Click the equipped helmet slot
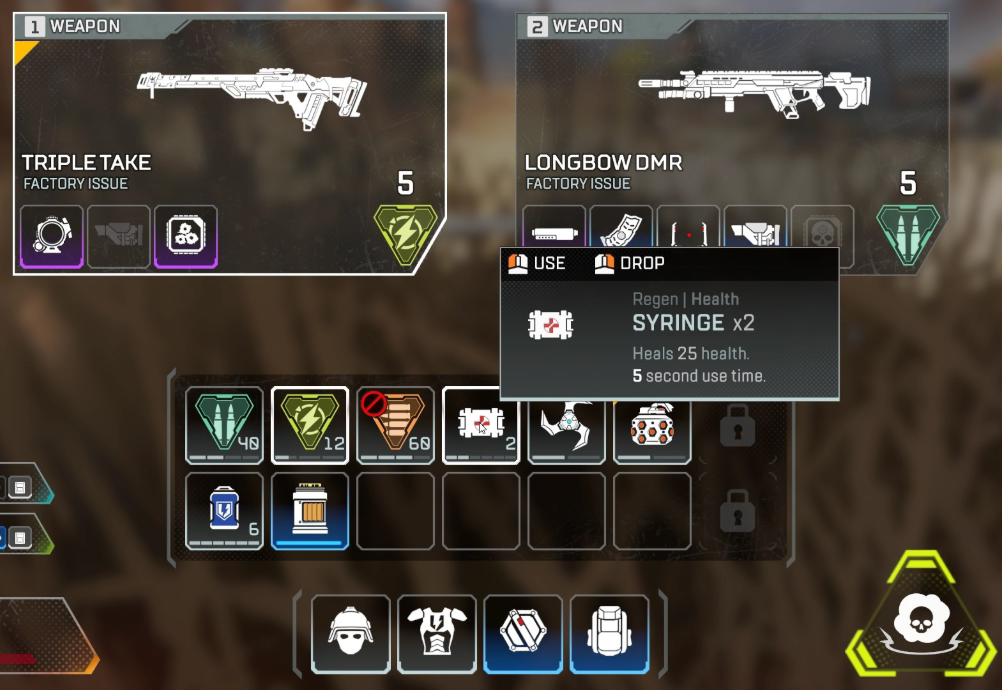The height and width of the screenshot is (690, 1002). [351, 634]
